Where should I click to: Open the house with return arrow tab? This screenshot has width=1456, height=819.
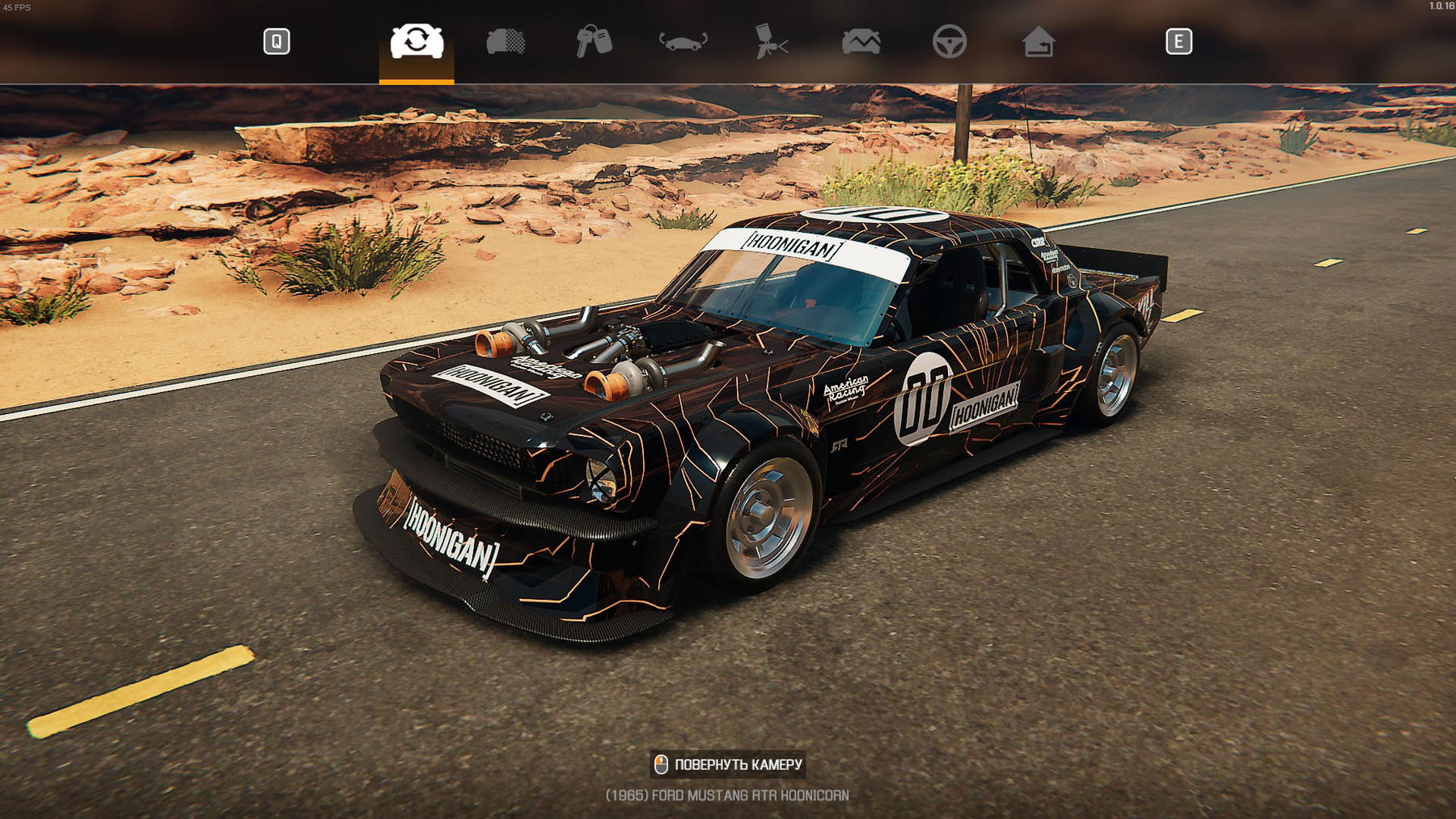(x=1038, y=41)
